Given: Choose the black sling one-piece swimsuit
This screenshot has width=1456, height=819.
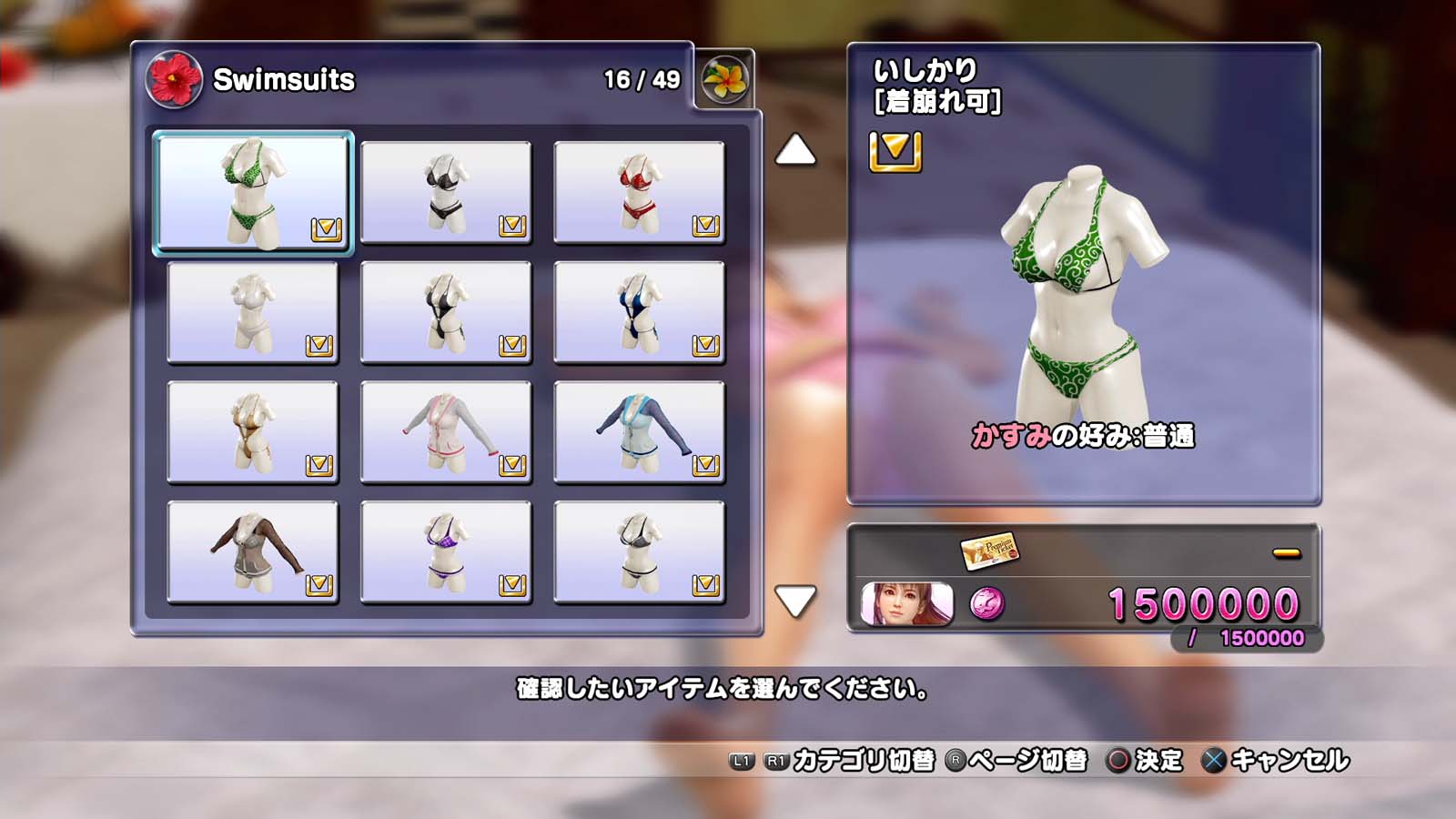Looking at the screenshot, I should (446, 312).
